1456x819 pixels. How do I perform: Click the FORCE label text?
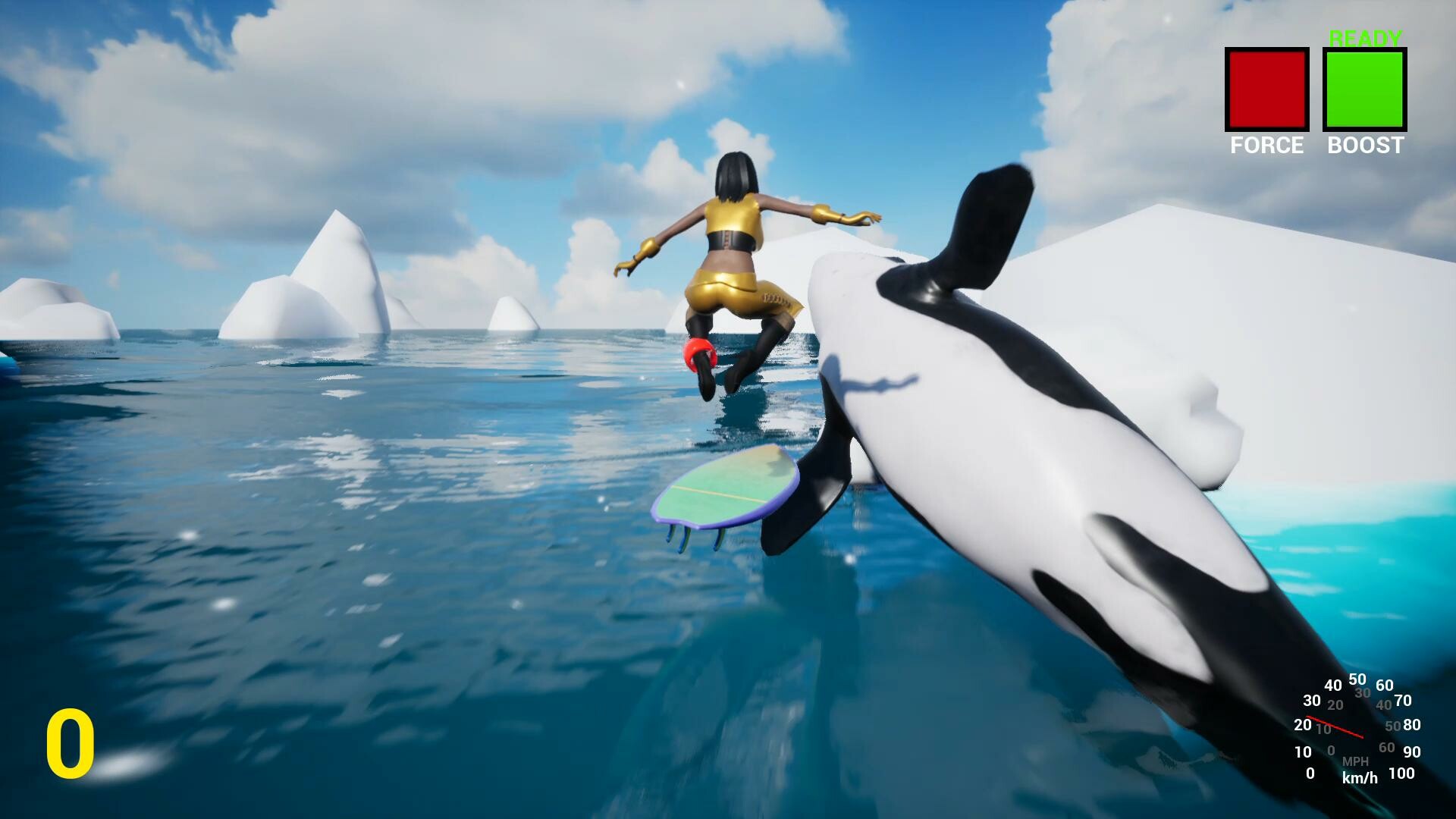point(1266,146)
